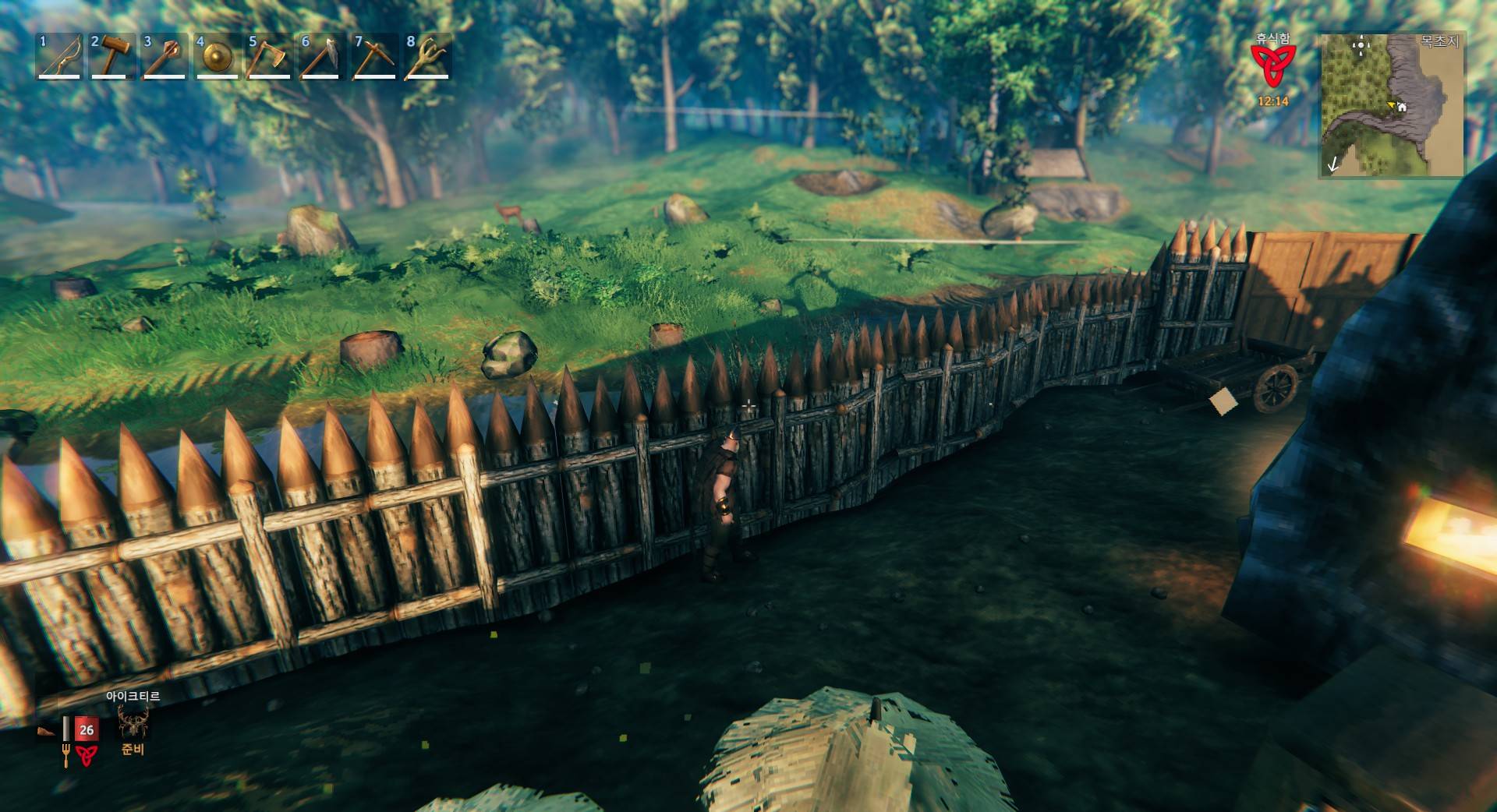Select the cultivator in hotbar slot 8

tap(426, 56)
